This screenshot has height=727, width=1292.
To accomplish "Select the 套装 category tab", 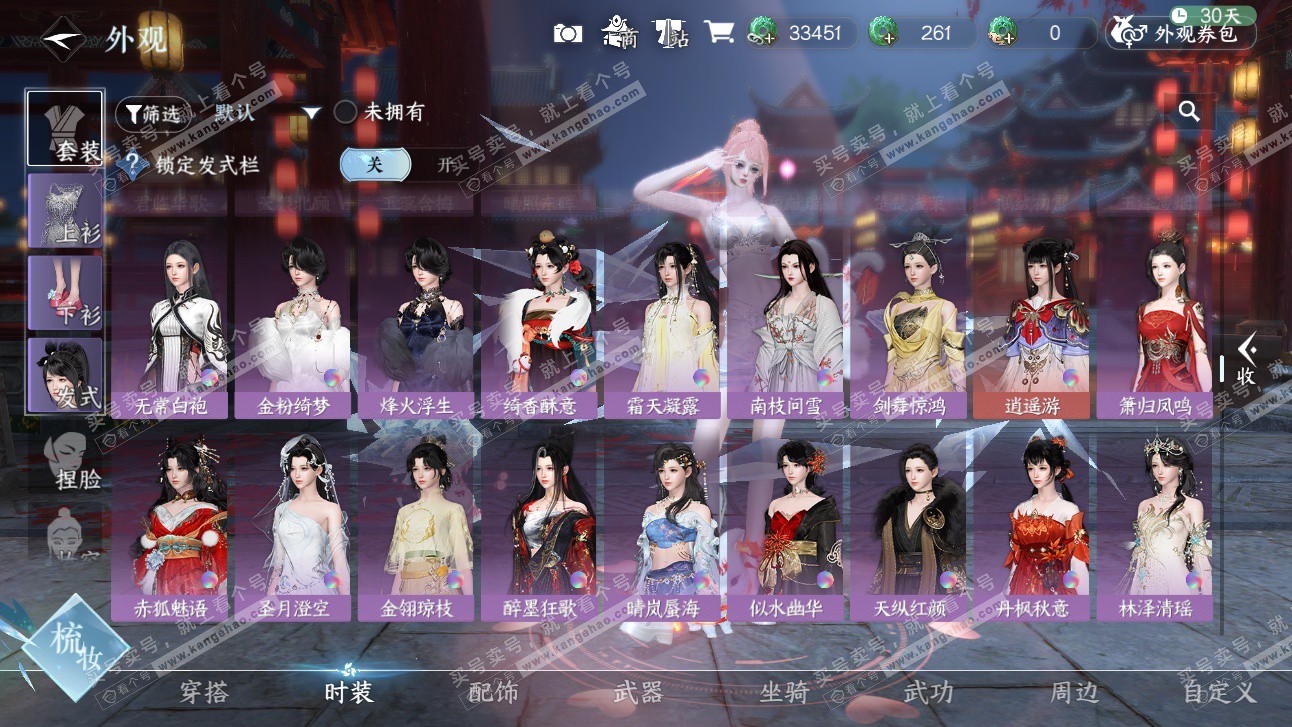I will 65,128.
